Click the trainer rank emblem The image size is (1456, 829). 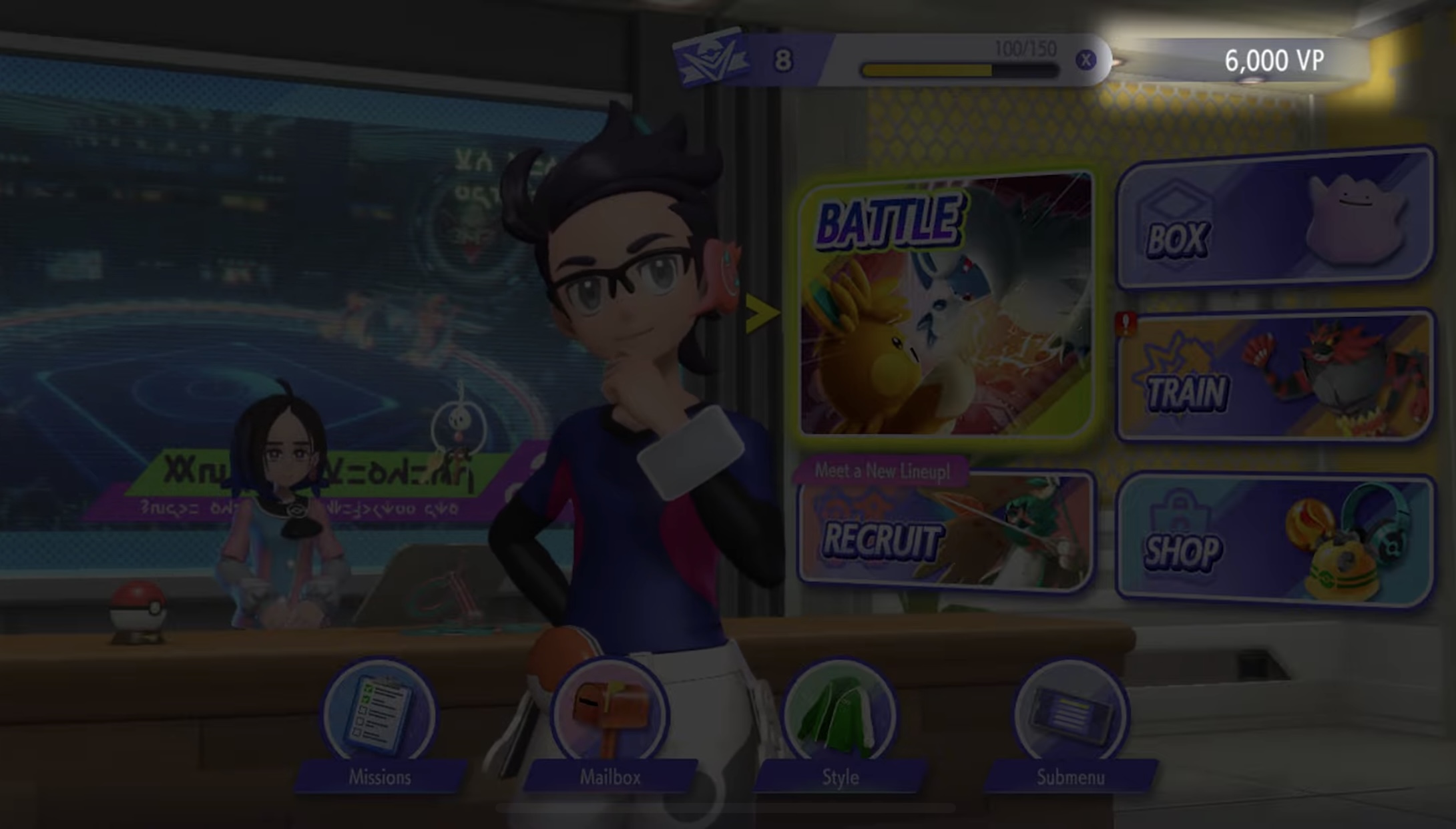click(710, 60)
